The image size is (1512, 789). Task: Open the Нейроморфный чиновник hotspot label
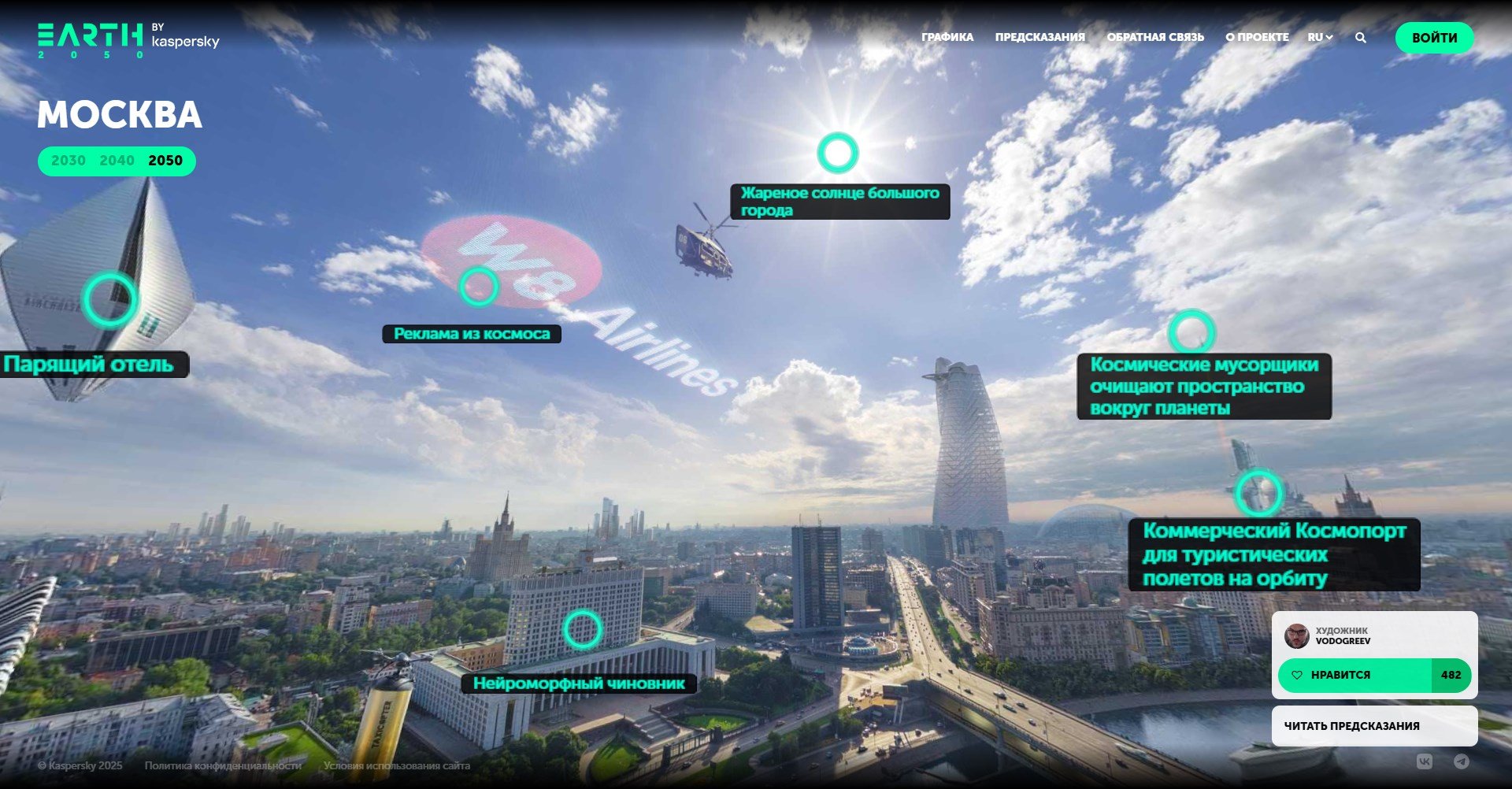point(579,683)
